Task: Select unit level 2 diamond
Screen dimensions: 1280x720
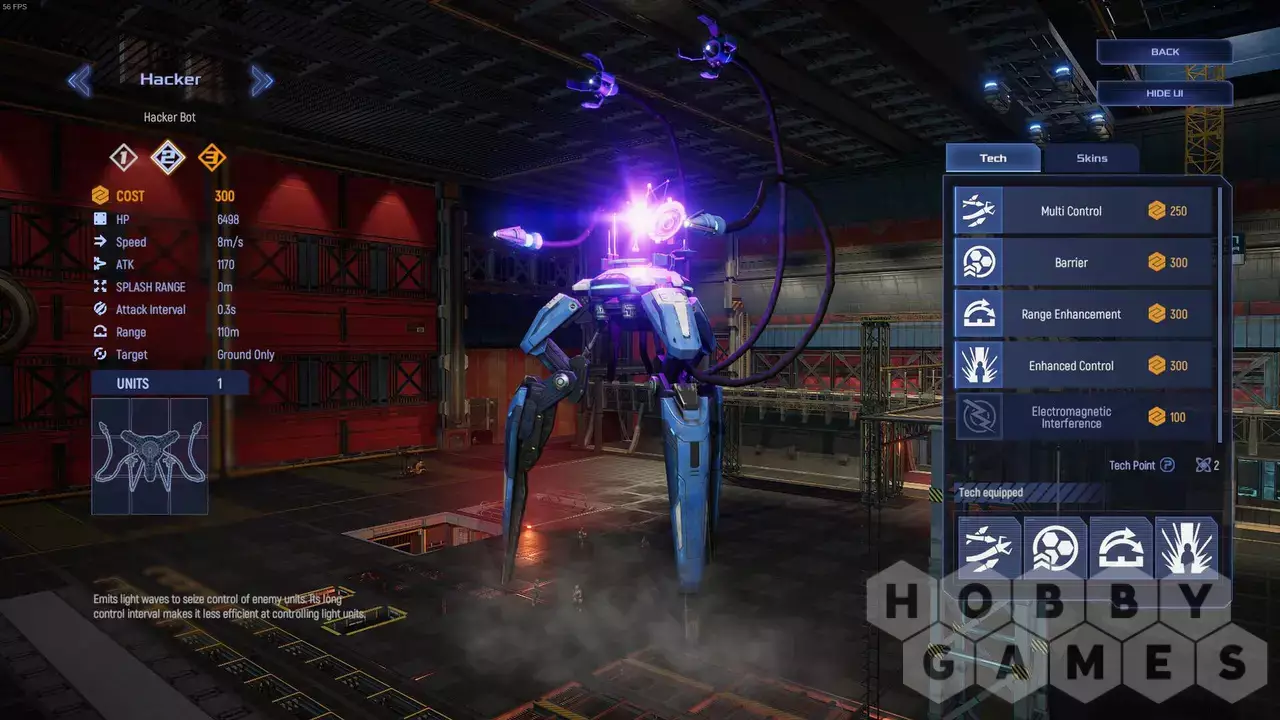Action: (x=168, y=157)
